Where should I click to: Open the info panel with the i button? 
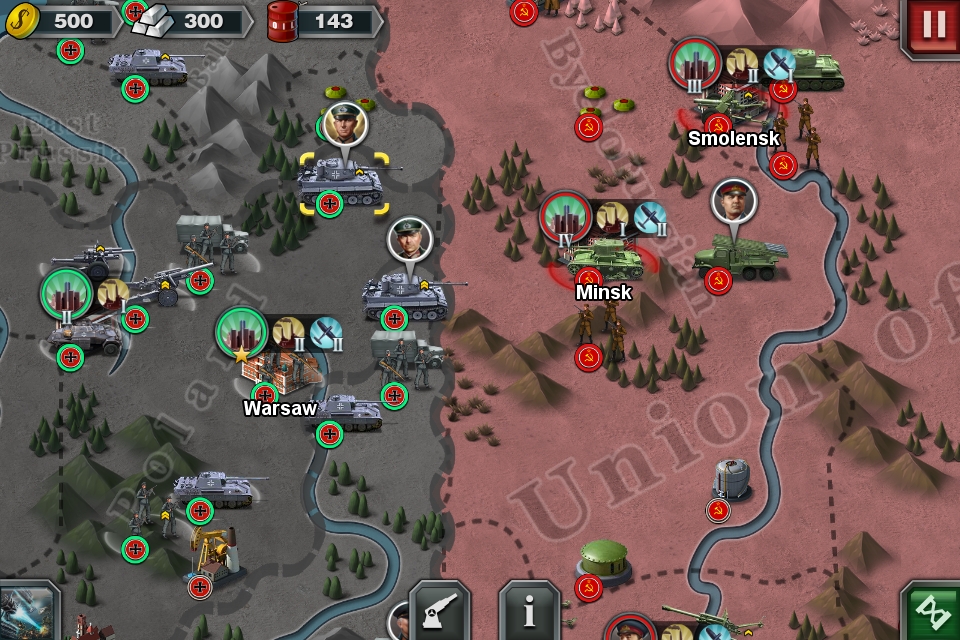(529, 611)
